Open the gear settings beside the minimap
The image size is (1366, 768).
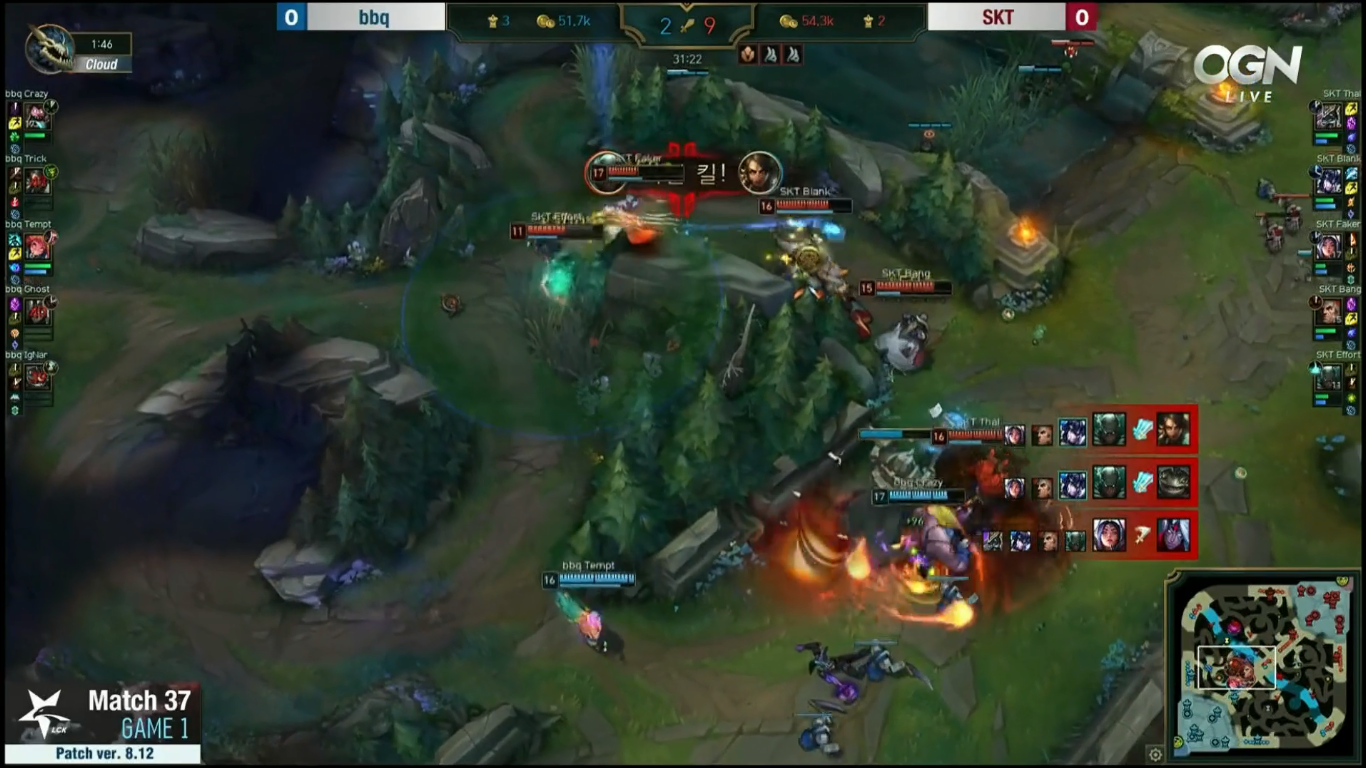(1156, 754)
